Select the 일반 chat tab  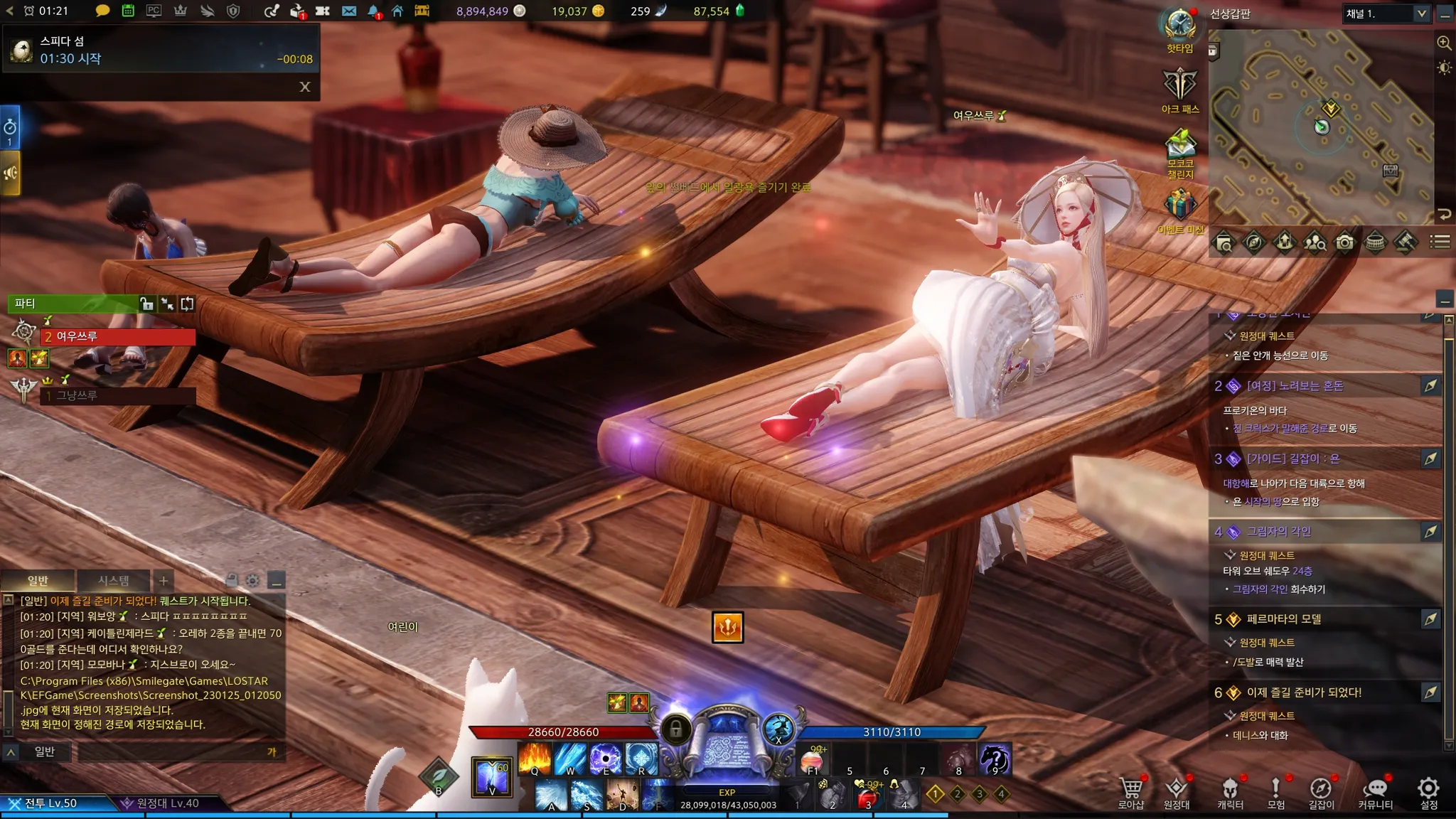pyautogui.click(x=38, y=580)
